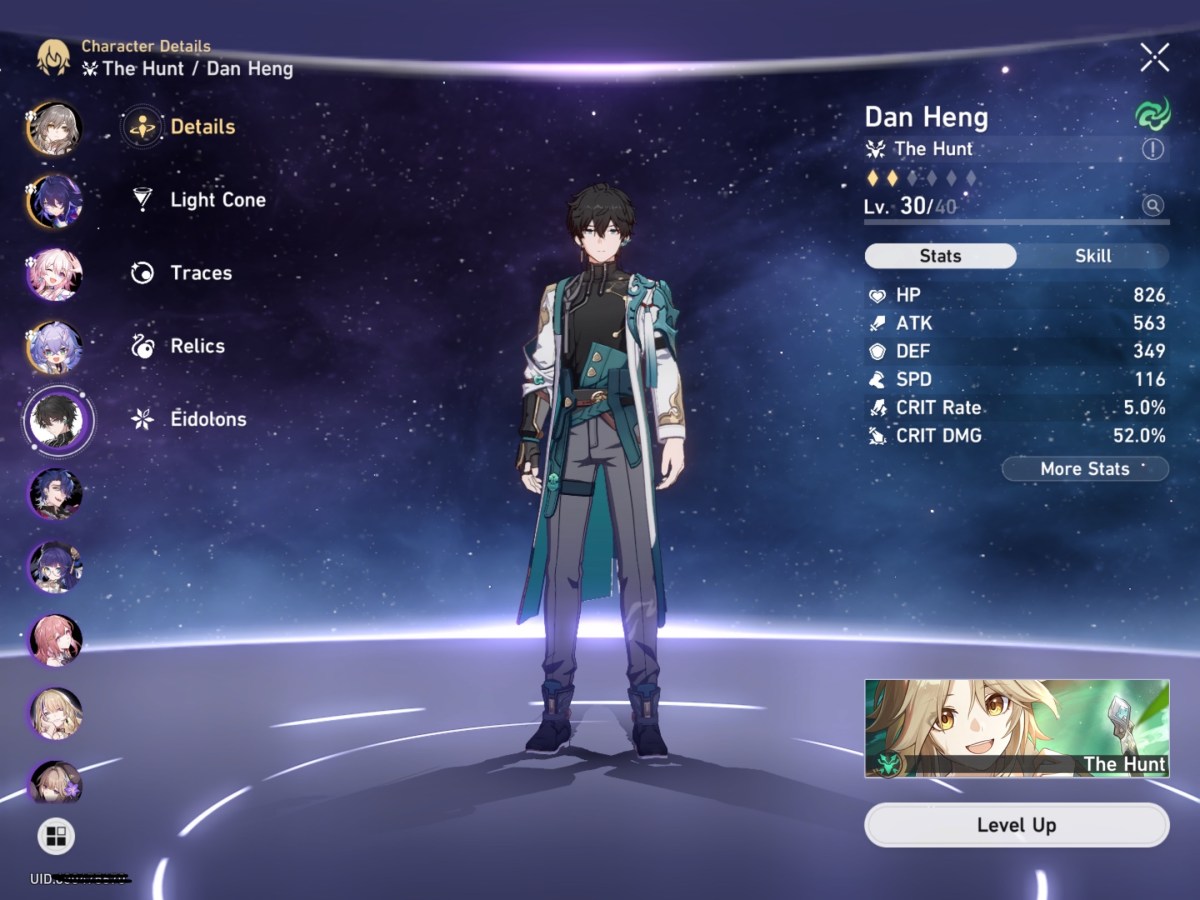Pick the lavender-haired character with horns
The height and width of the screenshot is (900, 1200).
(x=54, y=347)
